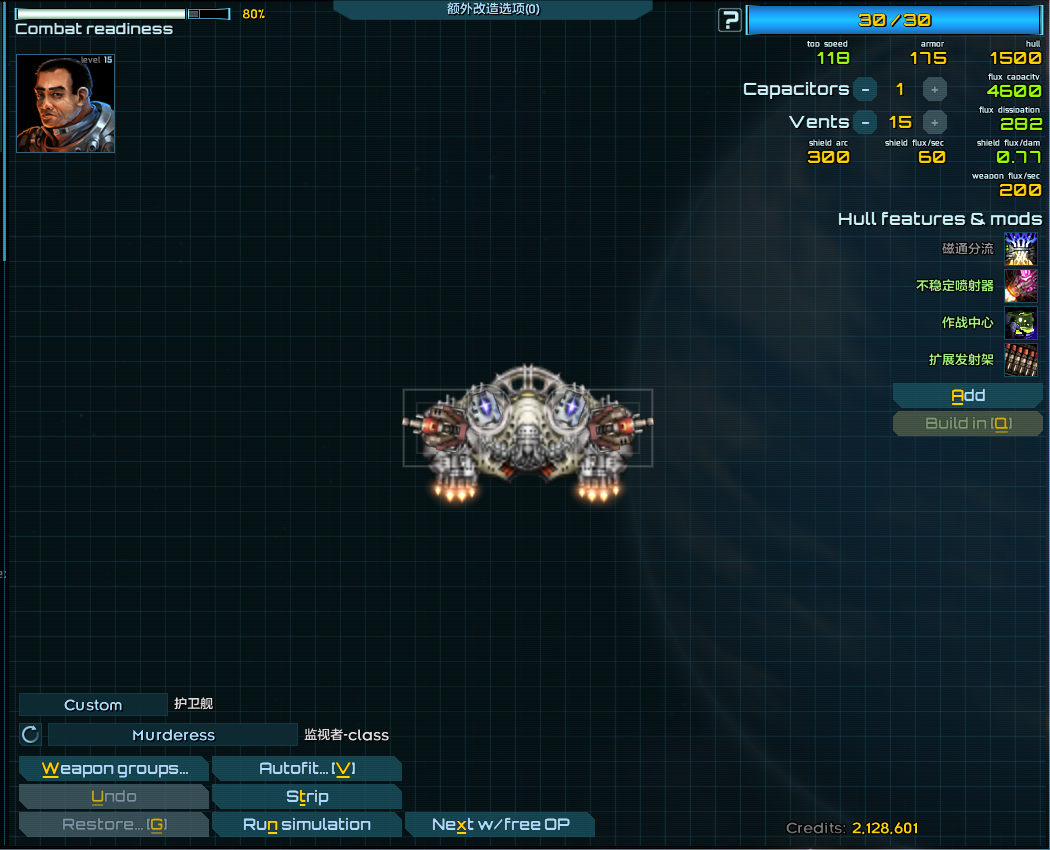Add a new hull mod
1050x850 pixels.
click(967, 396)
